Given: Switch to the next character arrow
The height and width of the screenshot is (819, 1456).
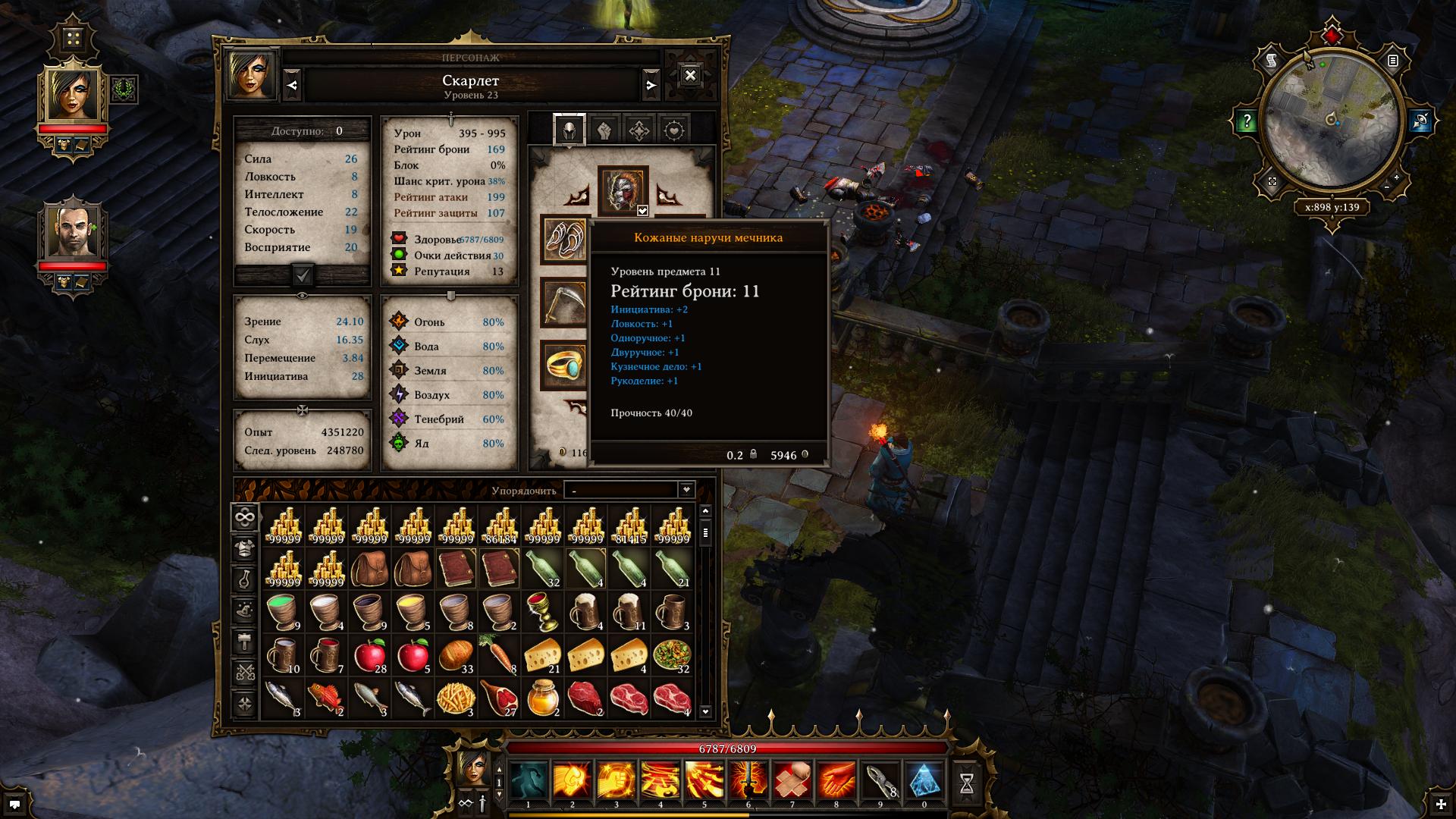Looking at the screenshot, I should click(651, 85).
